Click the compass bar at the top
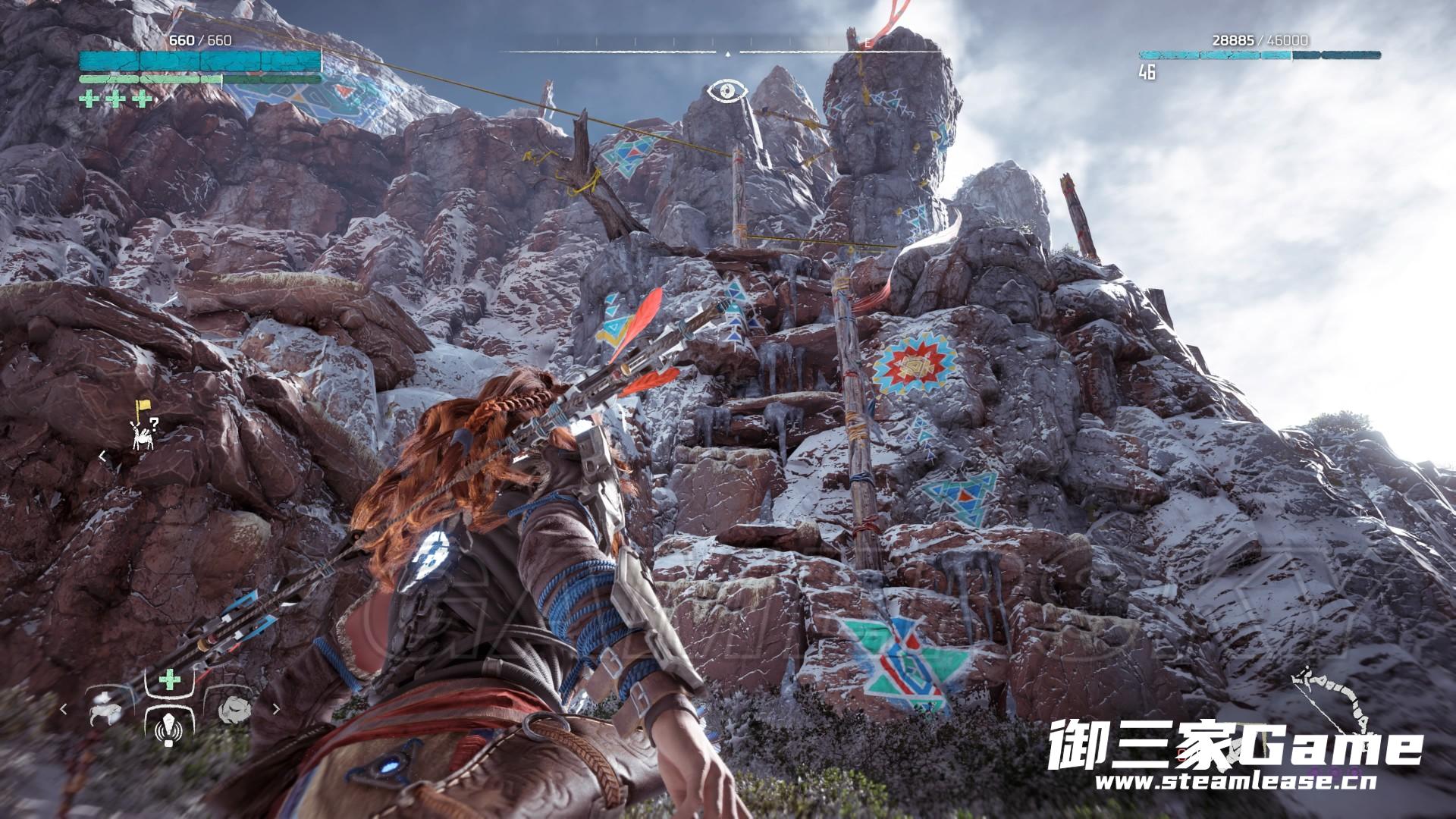The height and width of the screenshot is (819, 1456). click(x=727, y=52)
